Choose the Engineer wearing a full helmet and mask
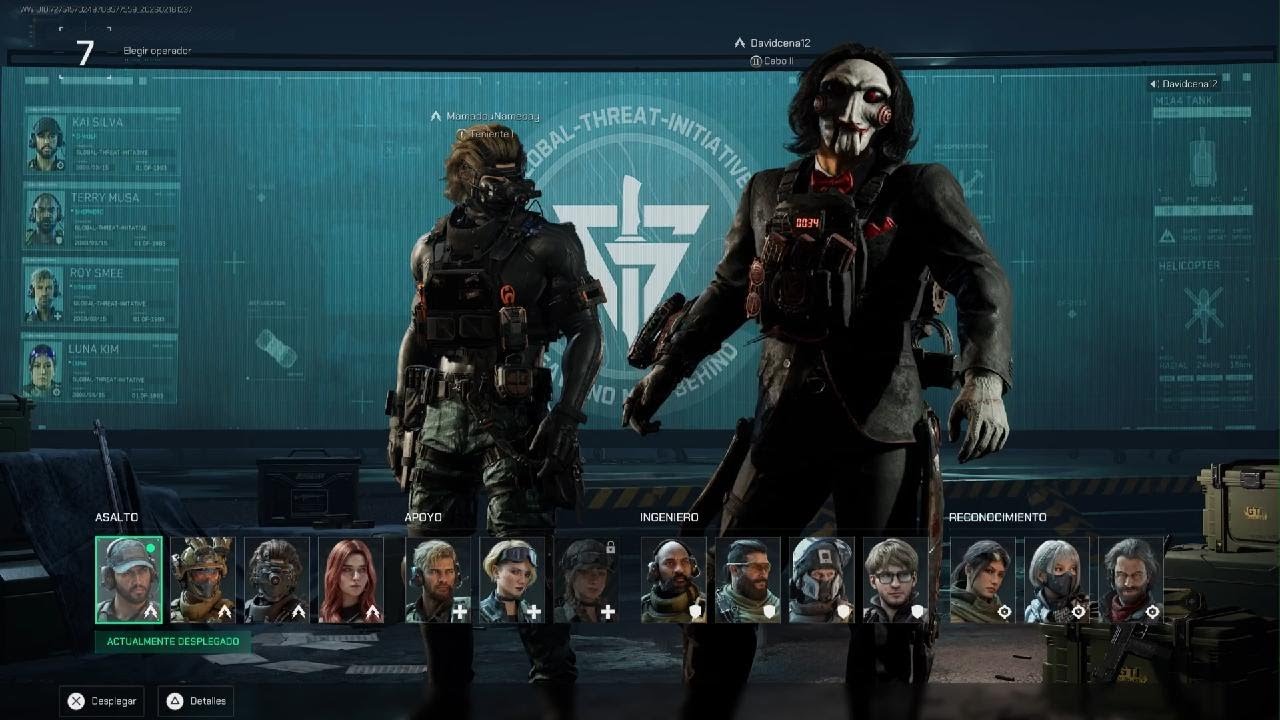1280x720 pixels. coord(821,580)
